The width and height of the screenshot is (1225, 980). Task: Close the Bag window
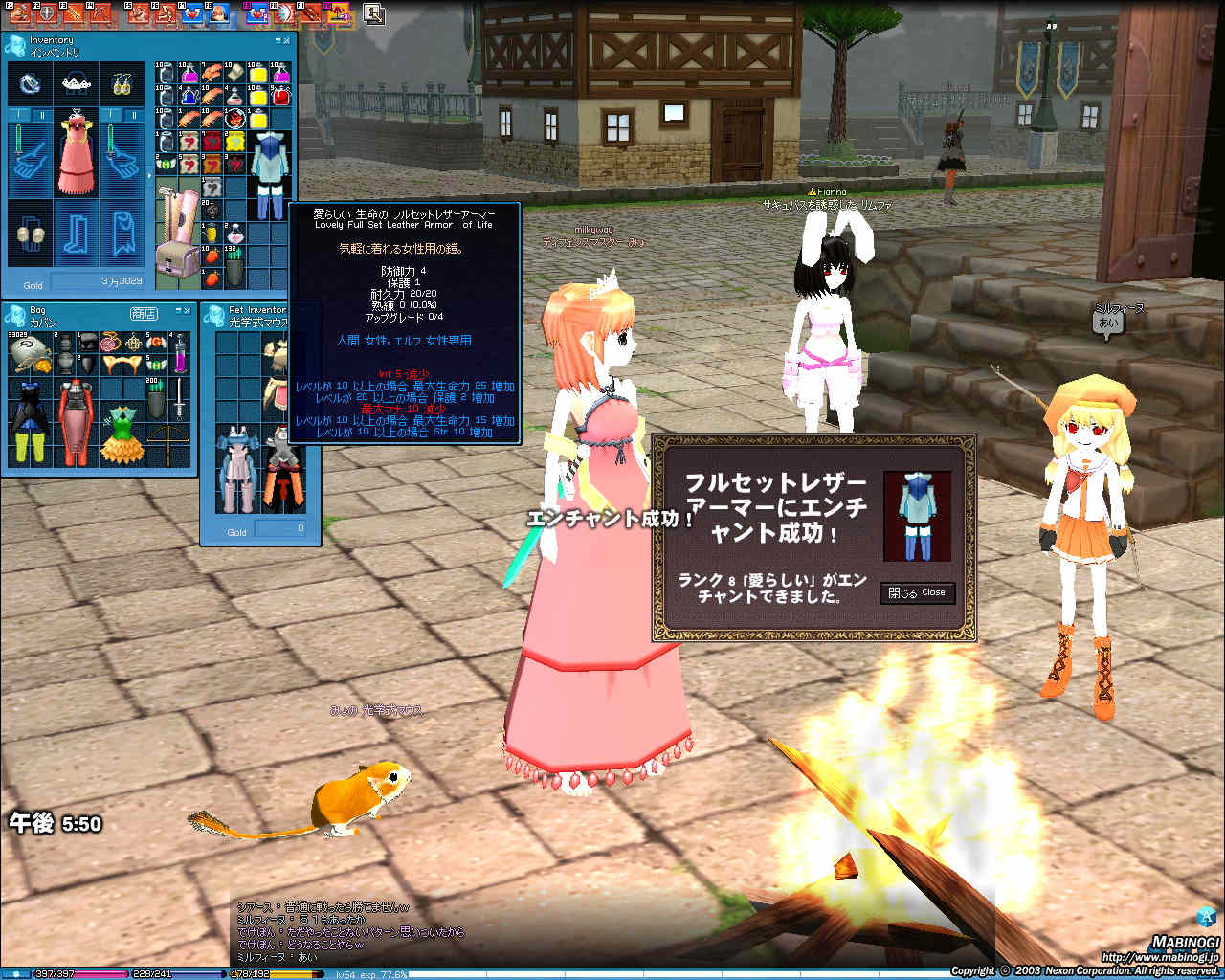(x=189, y=311)
